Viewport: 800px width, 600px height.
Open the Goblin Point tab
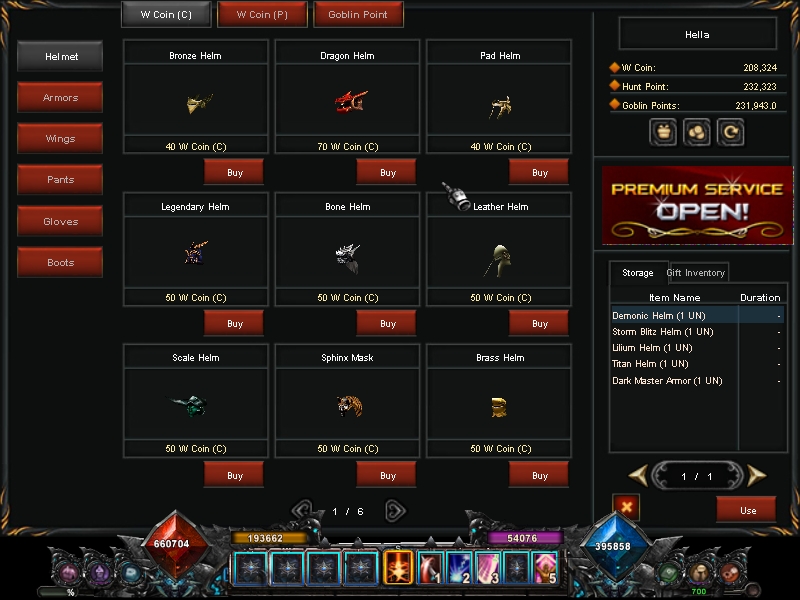[358, 15]
